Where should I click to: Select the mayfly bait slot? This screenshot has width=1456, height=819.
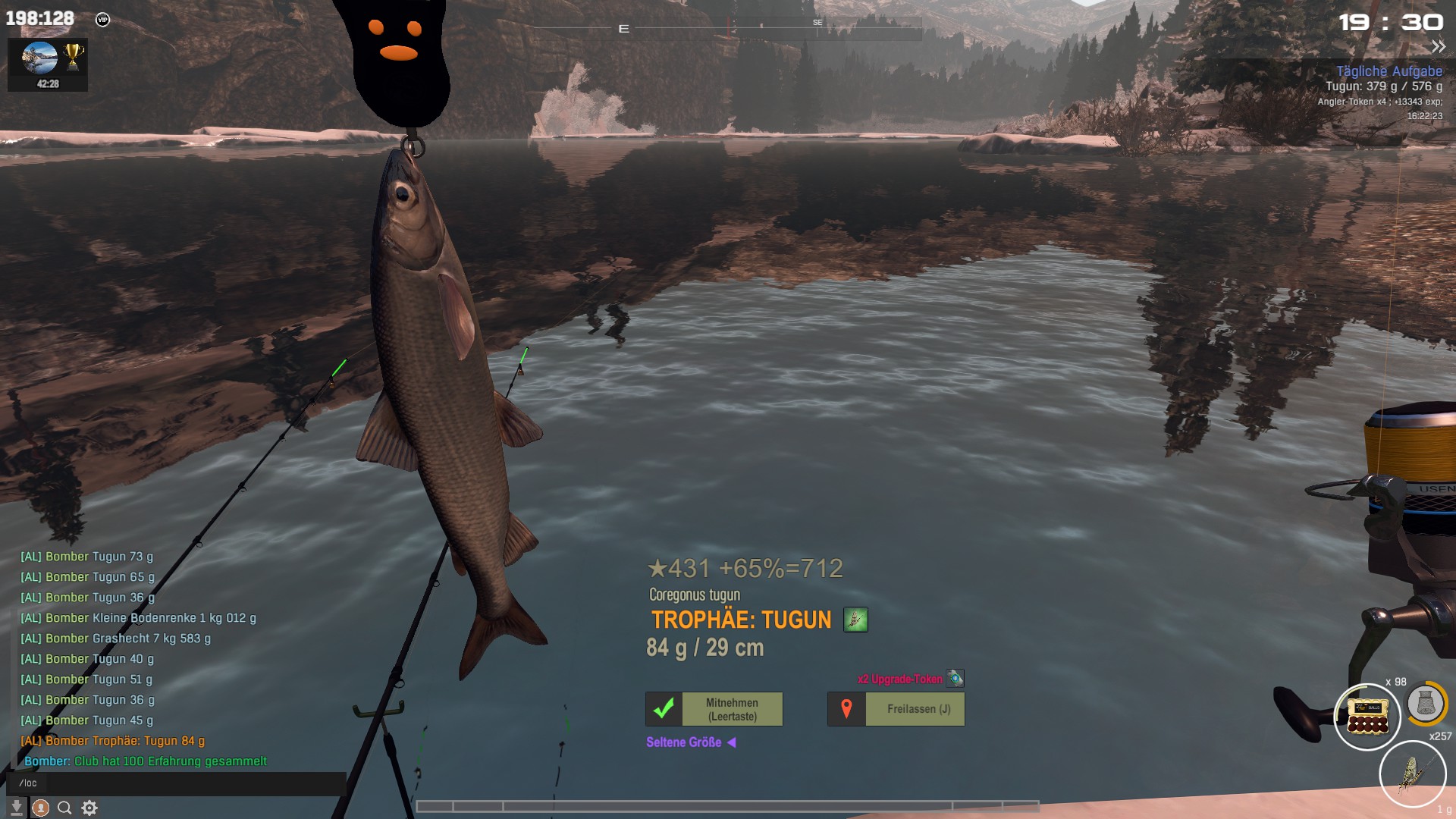pos(1412,773)
